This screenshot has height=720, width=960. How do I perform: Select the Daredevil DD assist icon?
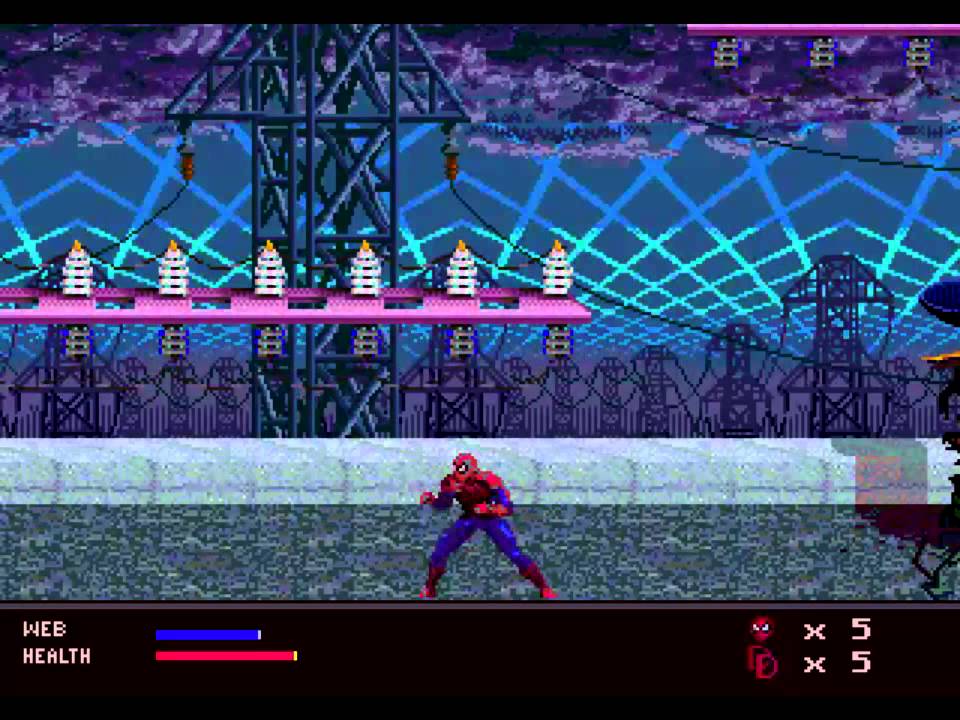point(762,662)
